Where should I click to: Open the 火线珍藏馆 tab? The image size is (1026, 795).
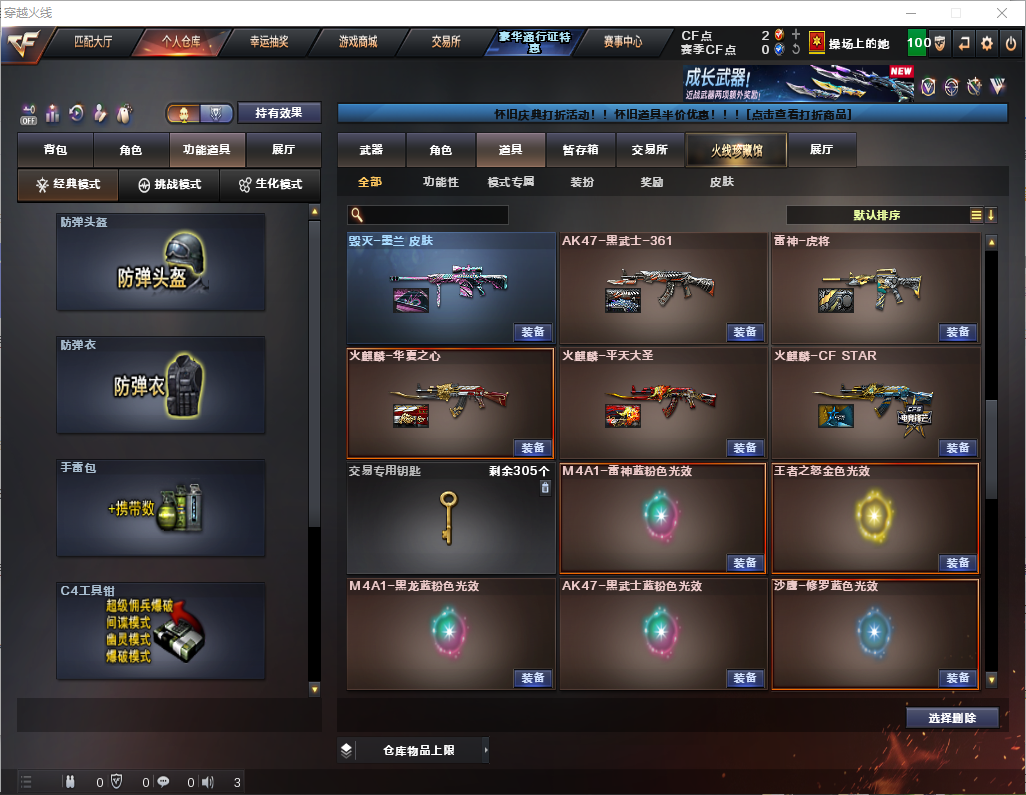tap(736, 150)
